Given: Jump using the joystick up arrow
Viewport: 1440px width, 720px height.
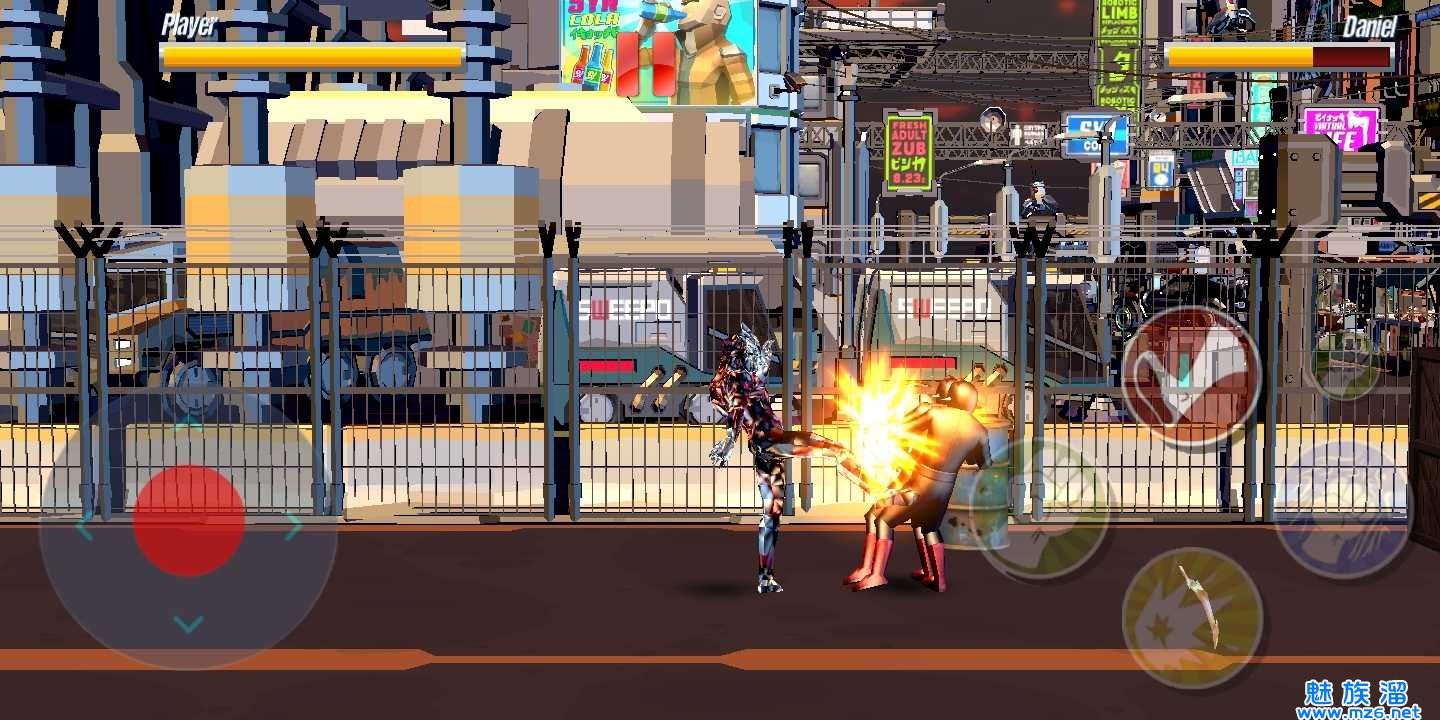Looking at the screenshot, I should pos(188,424).
